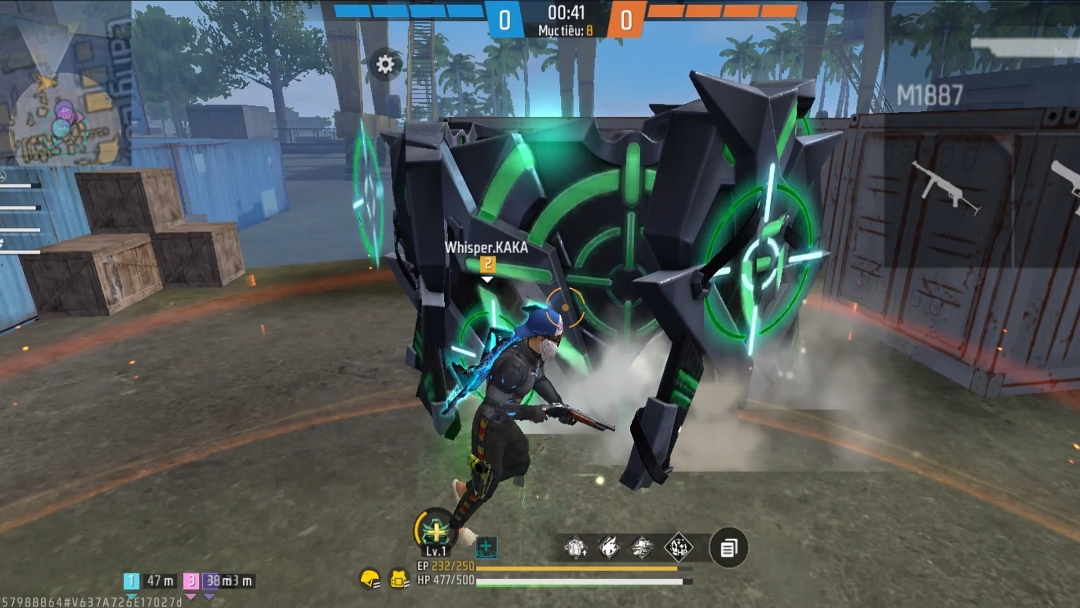This screenshot has width=1080, height=608.
Task: Select the M1887 weapon label
Action: coord(929,96)
